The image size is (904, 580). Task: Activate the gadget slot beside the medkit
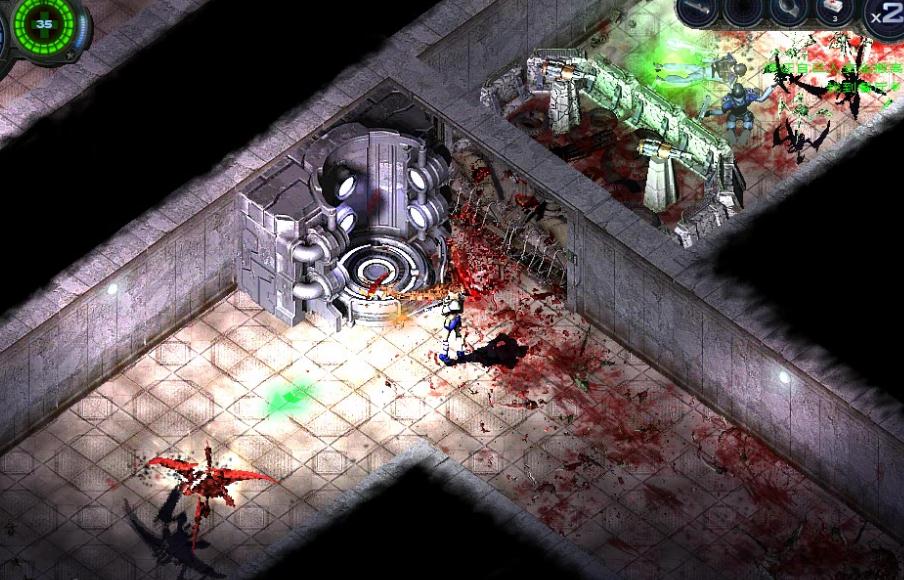pos(789,11)
